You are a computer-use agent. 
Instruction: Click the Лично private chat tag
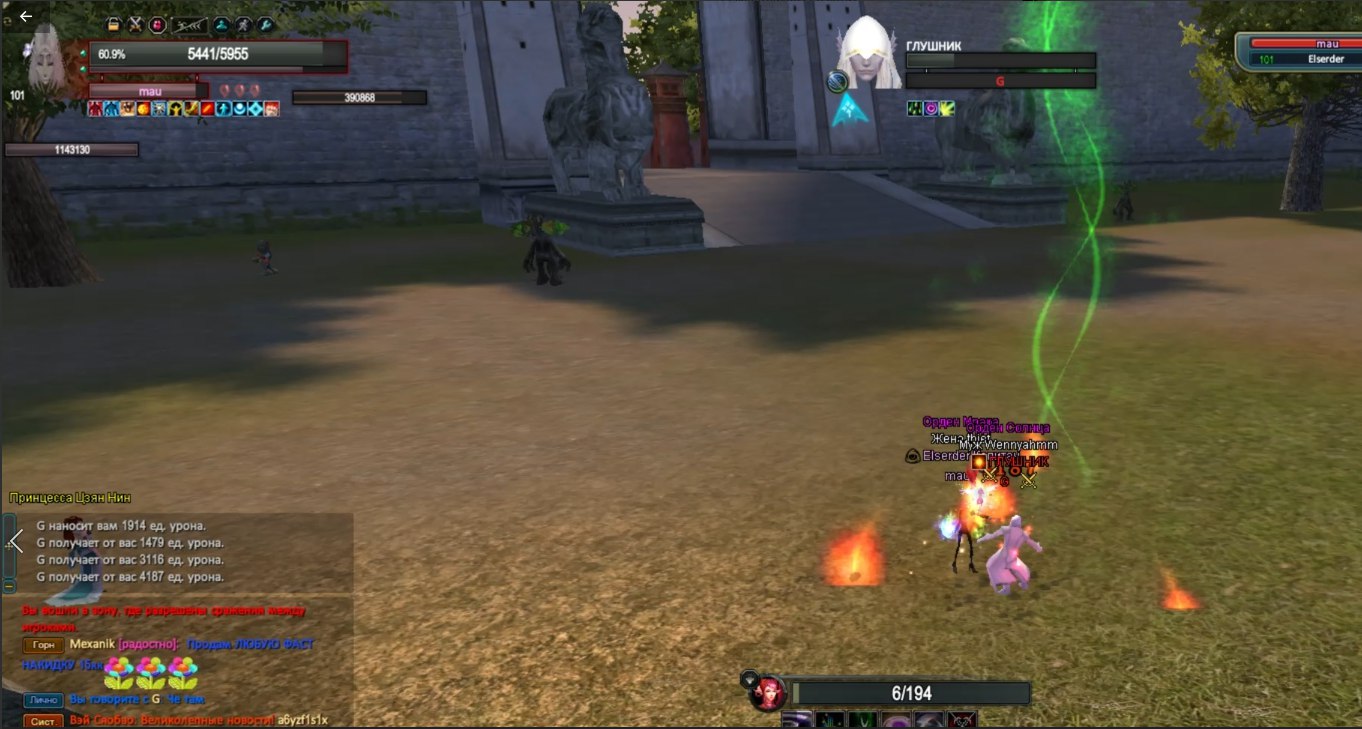pyautogui.click(x=43, y=701)
